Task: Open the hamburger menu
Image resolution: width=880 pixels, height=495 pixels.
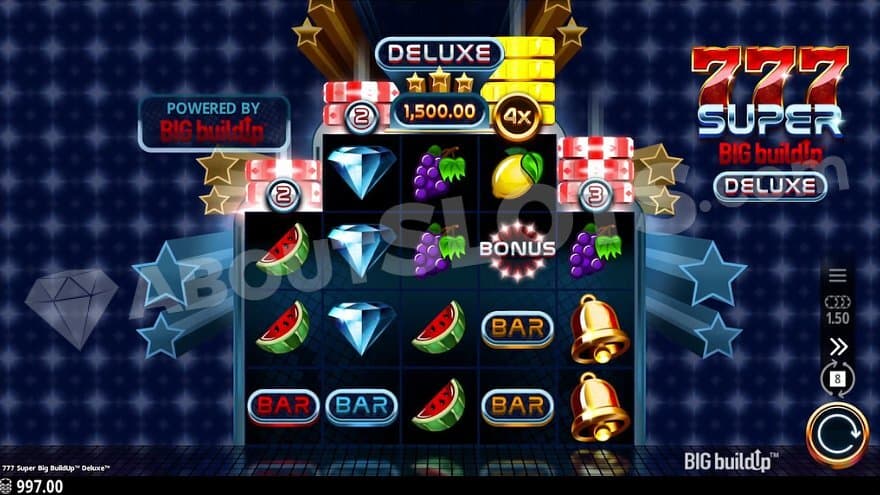Action: 838,276
